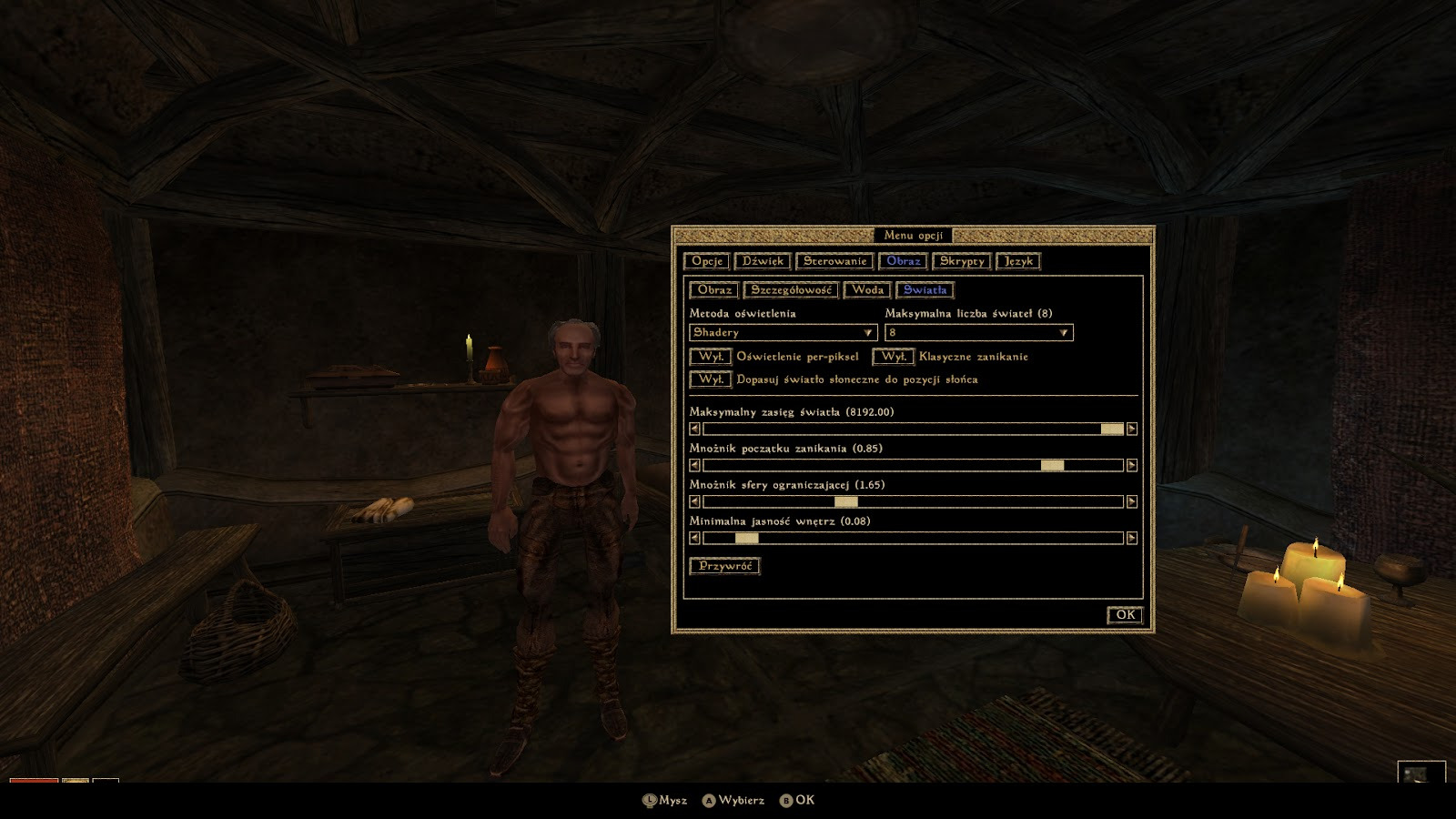Show the Szczegółowość sub-tab
Viewport: 1456px width, 819px height.
click(x=791, y=290)
